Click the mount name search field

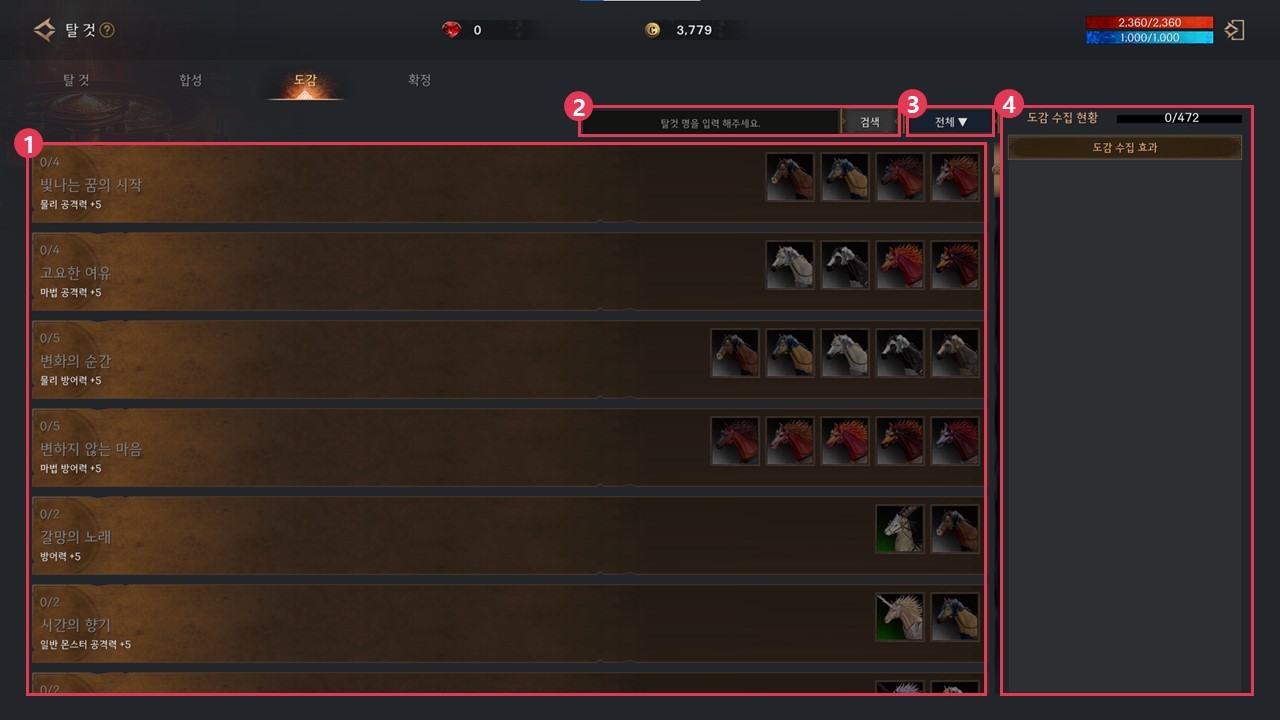pyautogui.click(x=710, y=122)
